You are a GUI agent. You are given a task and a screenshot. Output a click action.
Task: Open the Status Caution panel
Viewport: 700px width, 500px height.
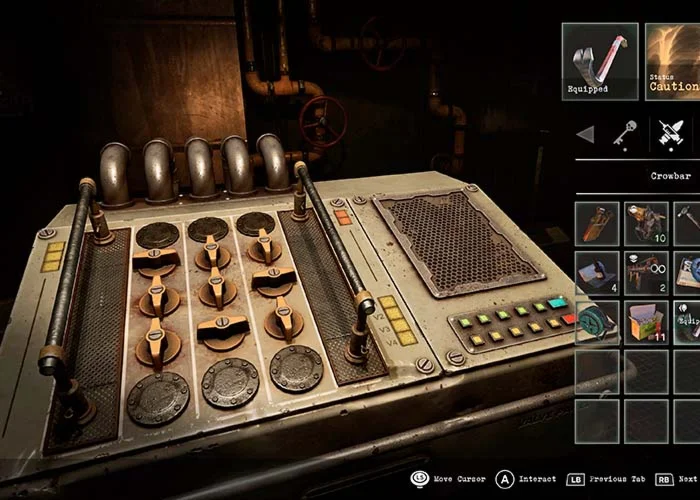pos(673,61)
